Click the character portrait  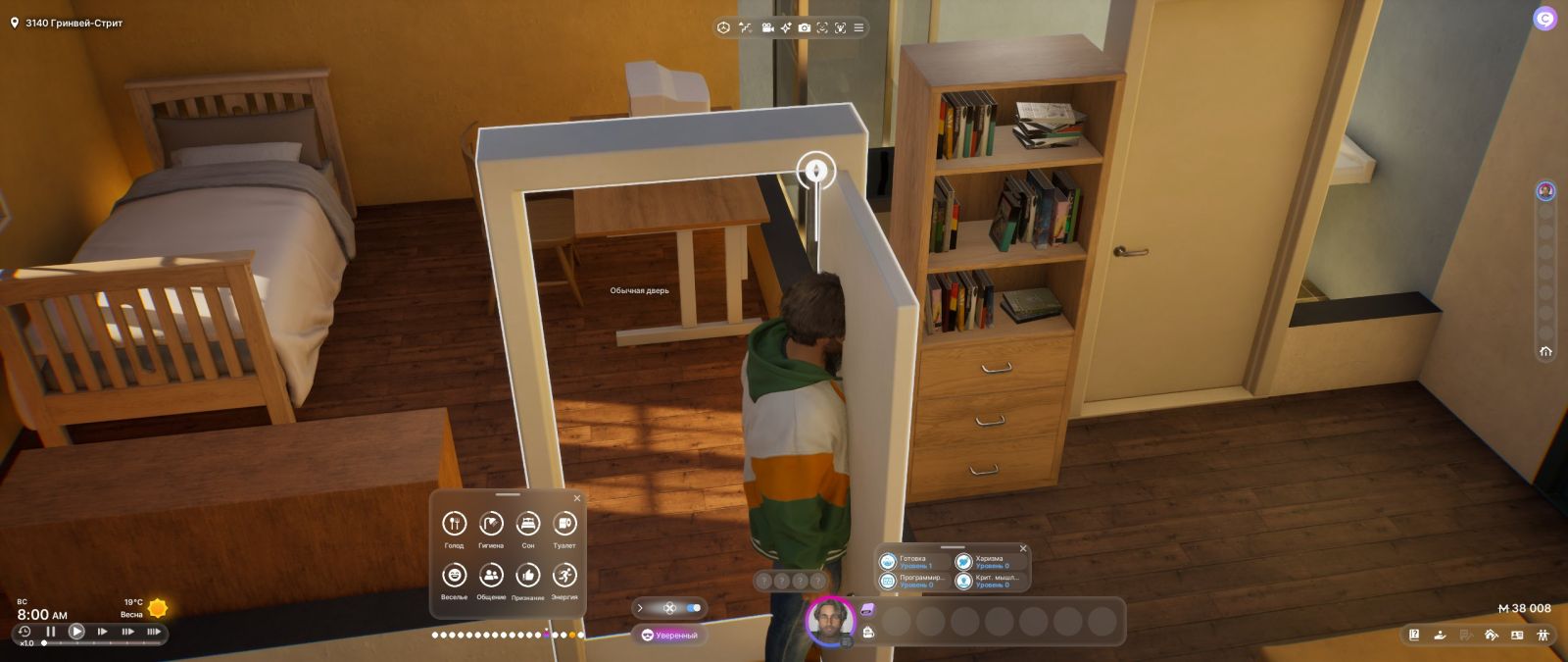830,620
